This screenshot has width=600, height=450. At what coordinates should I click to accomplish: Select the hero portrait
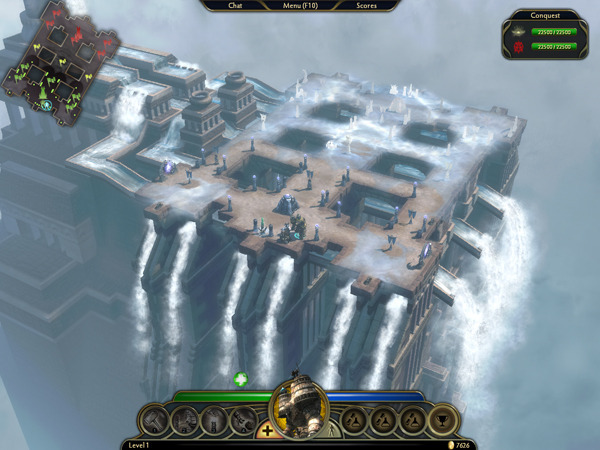pos(300,408)
